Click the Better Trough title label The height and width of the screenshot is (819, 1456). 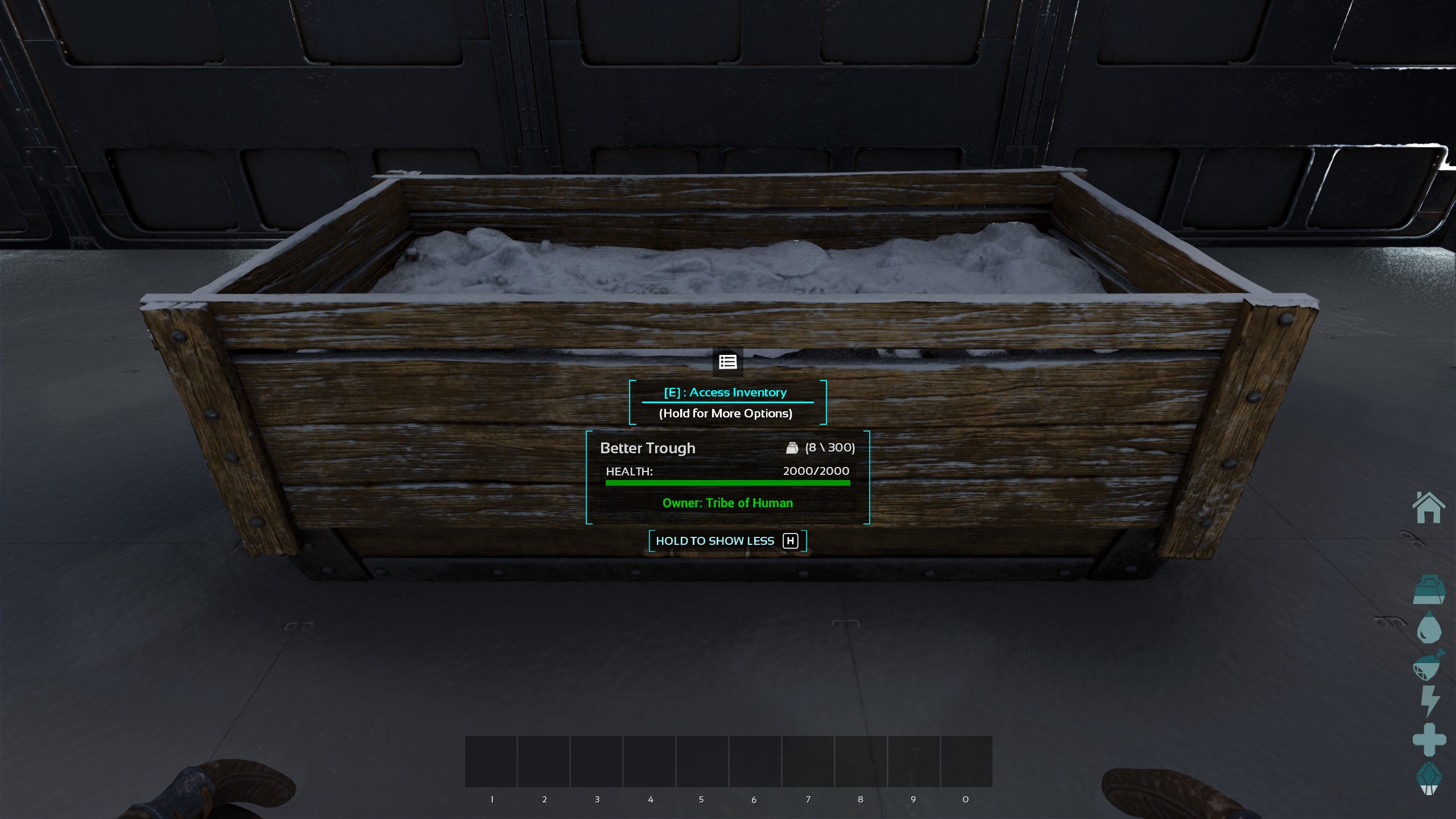(648, 448)
